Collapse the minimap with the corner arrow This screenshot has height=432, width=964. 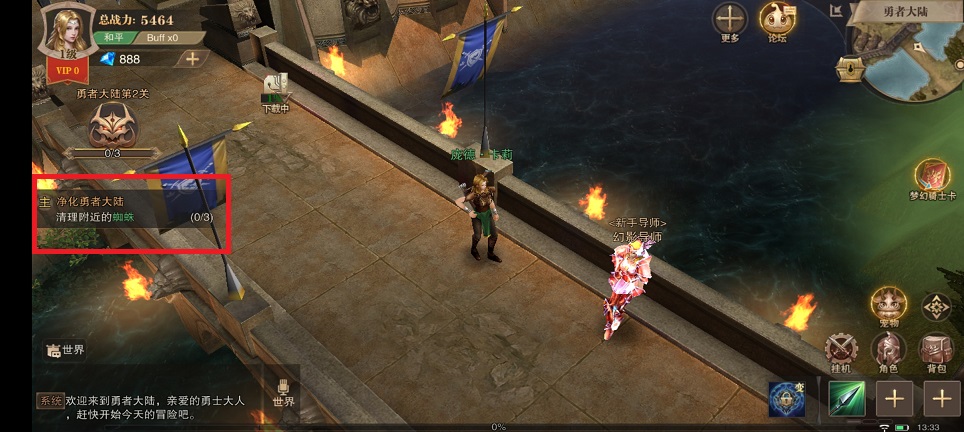pos(836,11)
